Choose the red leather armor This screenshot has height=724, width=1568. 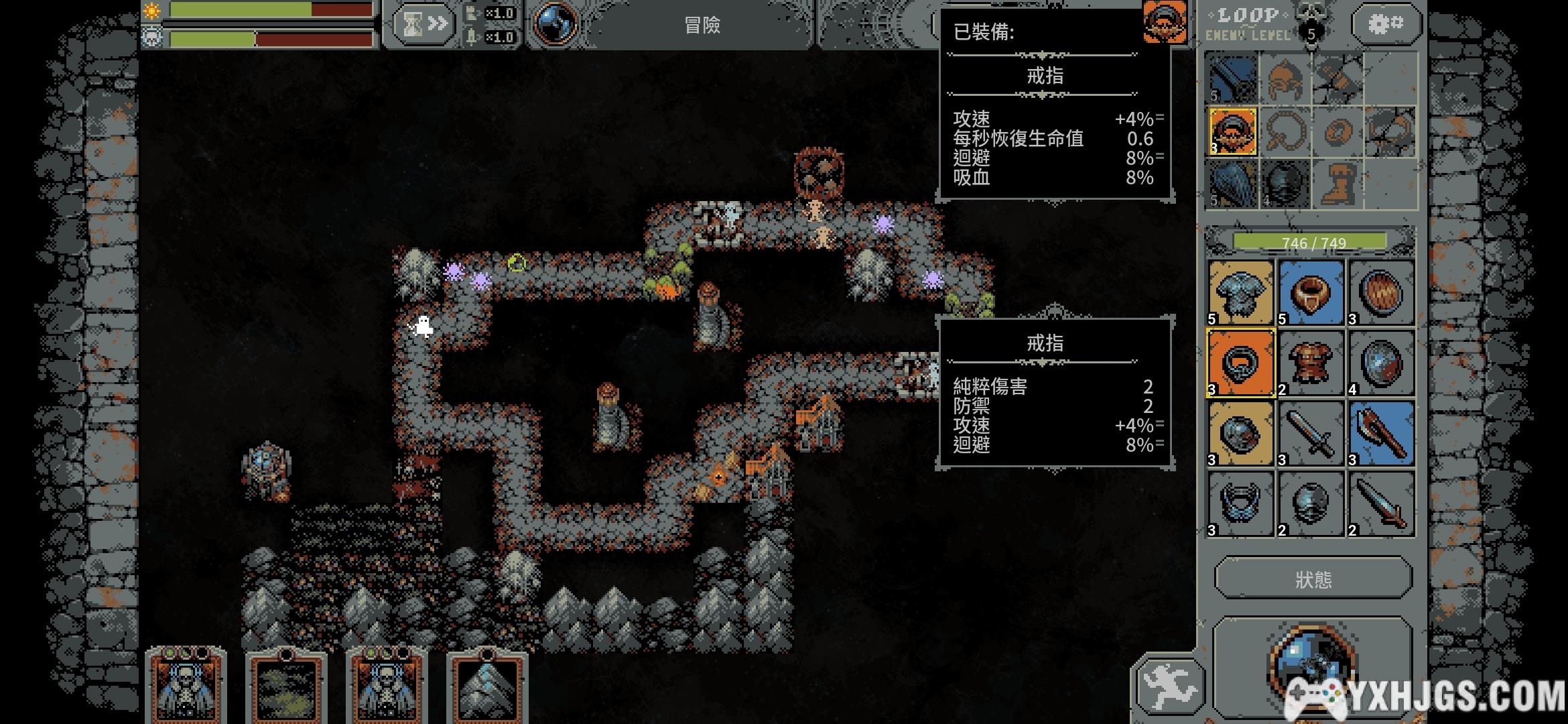pos(1311,363)
